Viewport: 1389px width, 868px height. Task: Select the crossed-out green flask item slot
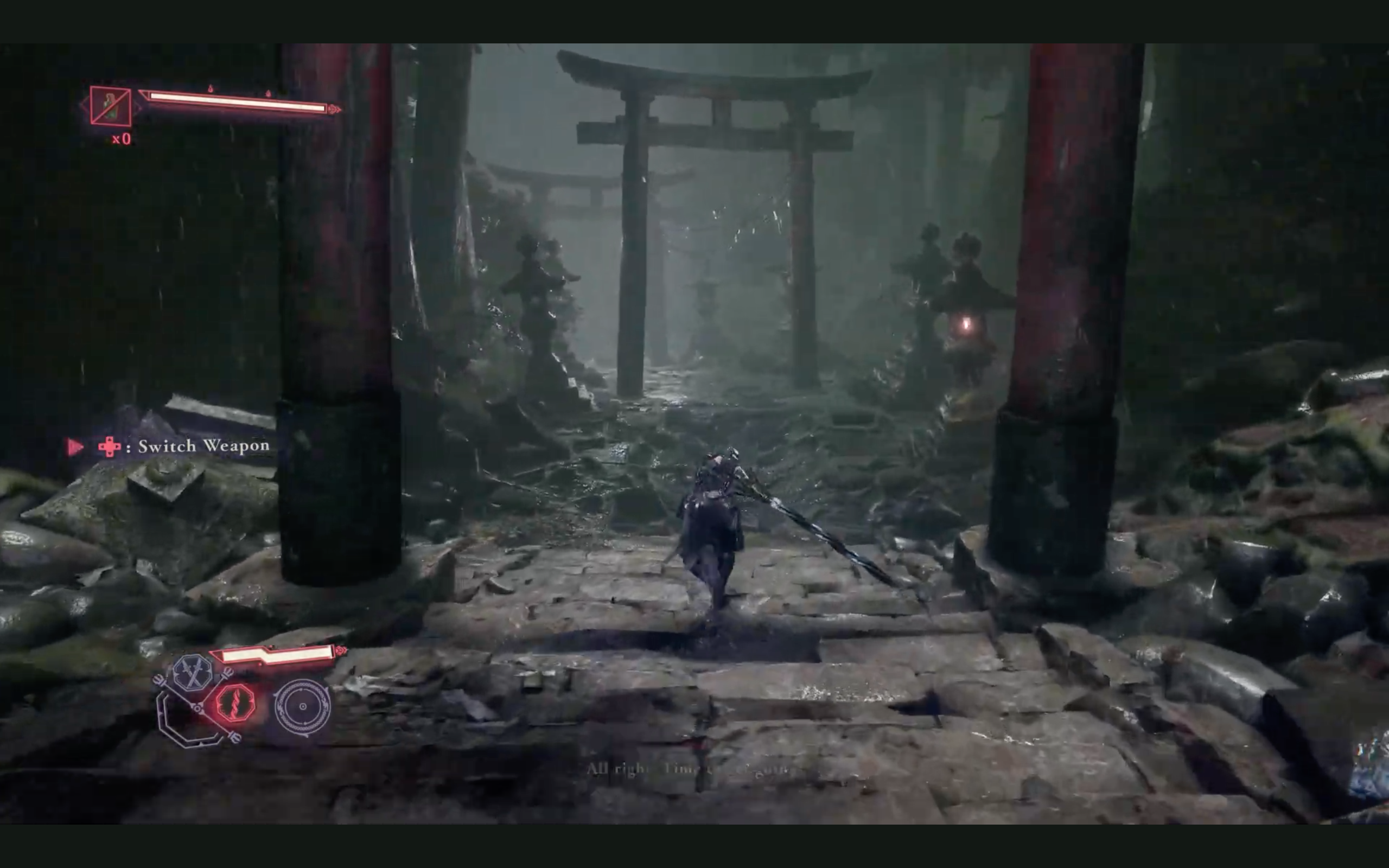110,106
